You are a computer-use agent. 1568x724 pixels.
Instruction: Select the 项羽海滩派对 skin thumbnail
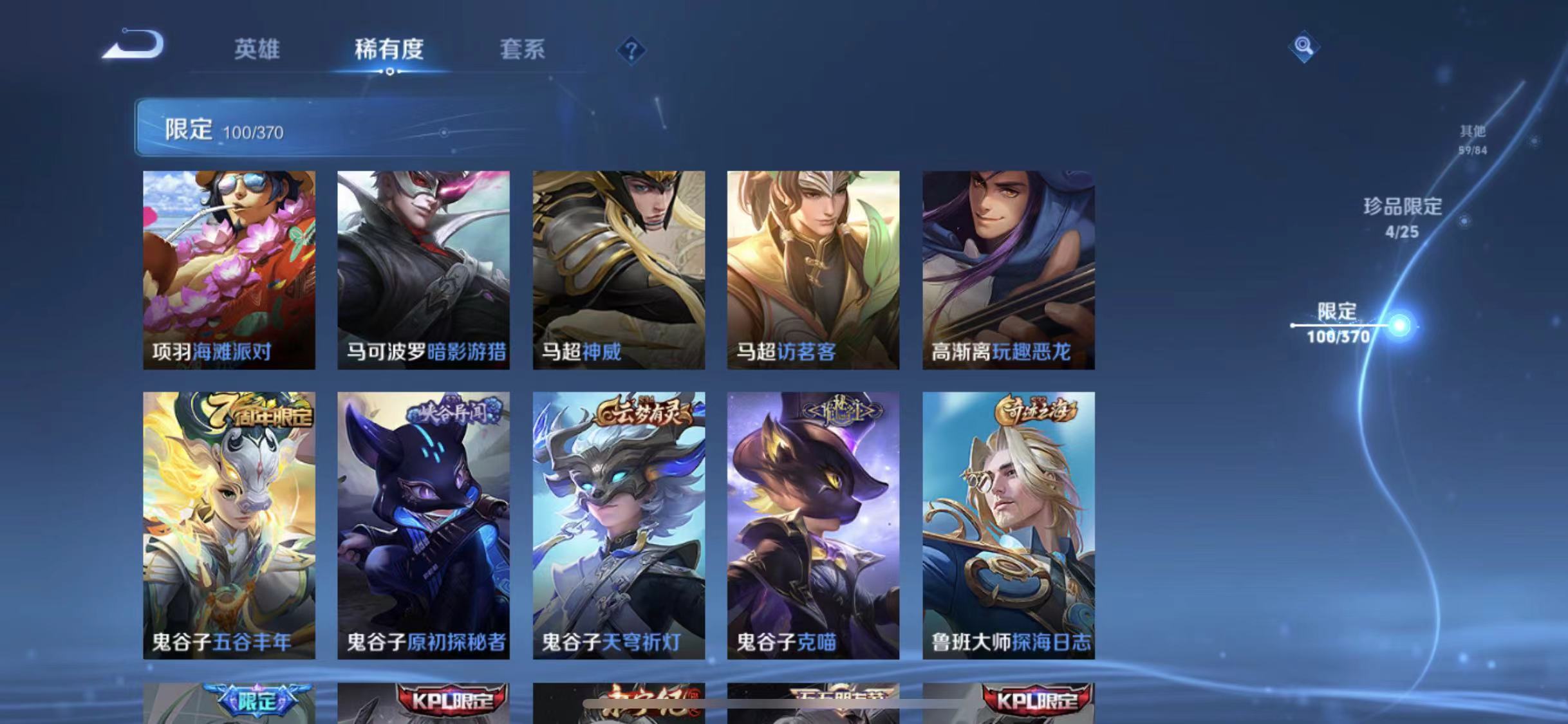coord(228,270)
